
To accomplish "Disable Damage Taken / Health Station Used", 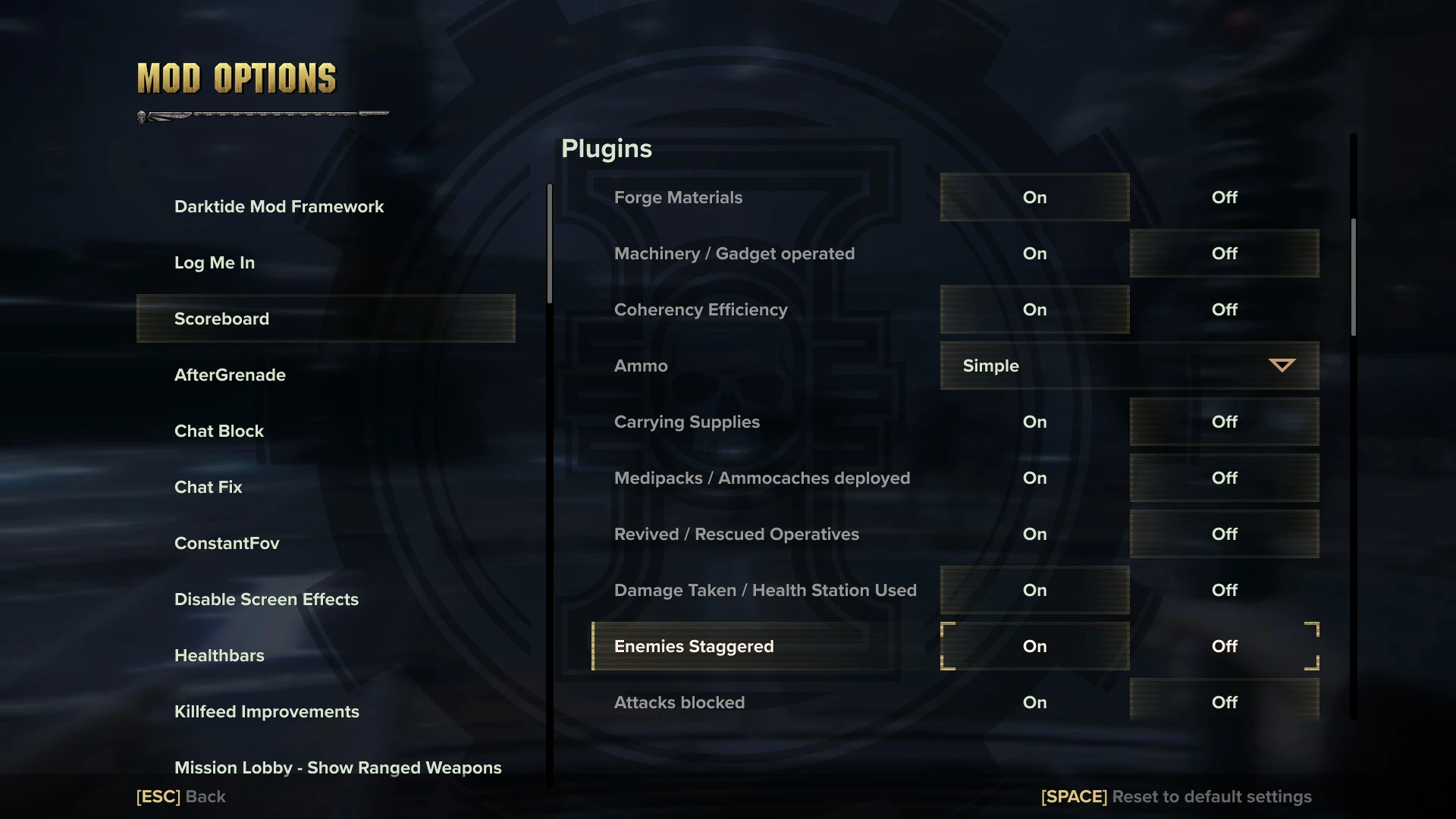I will 1223,590.
